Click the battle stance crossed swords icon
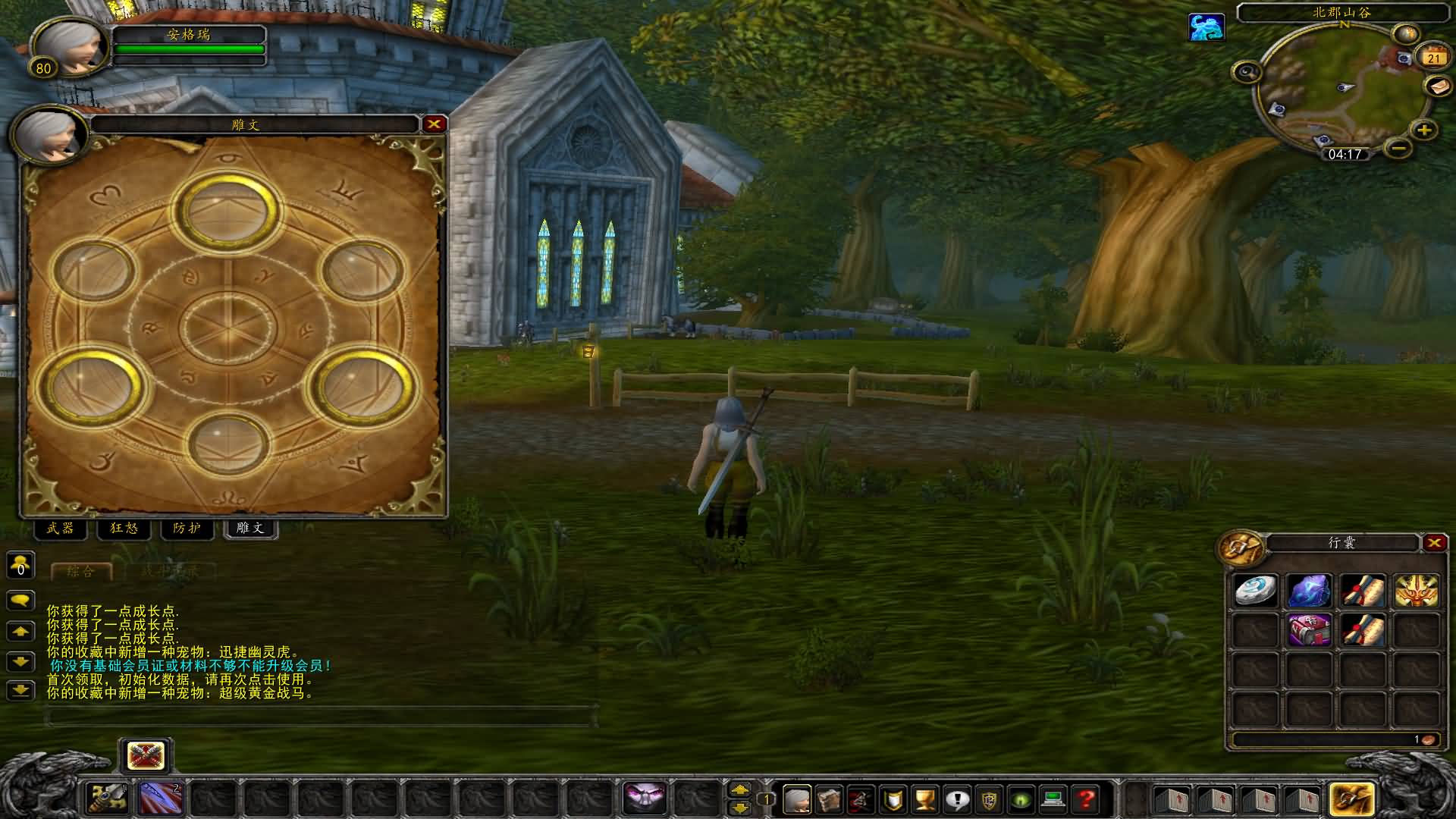This screenshot has height=819, width=1456. [x=146, y=756]
